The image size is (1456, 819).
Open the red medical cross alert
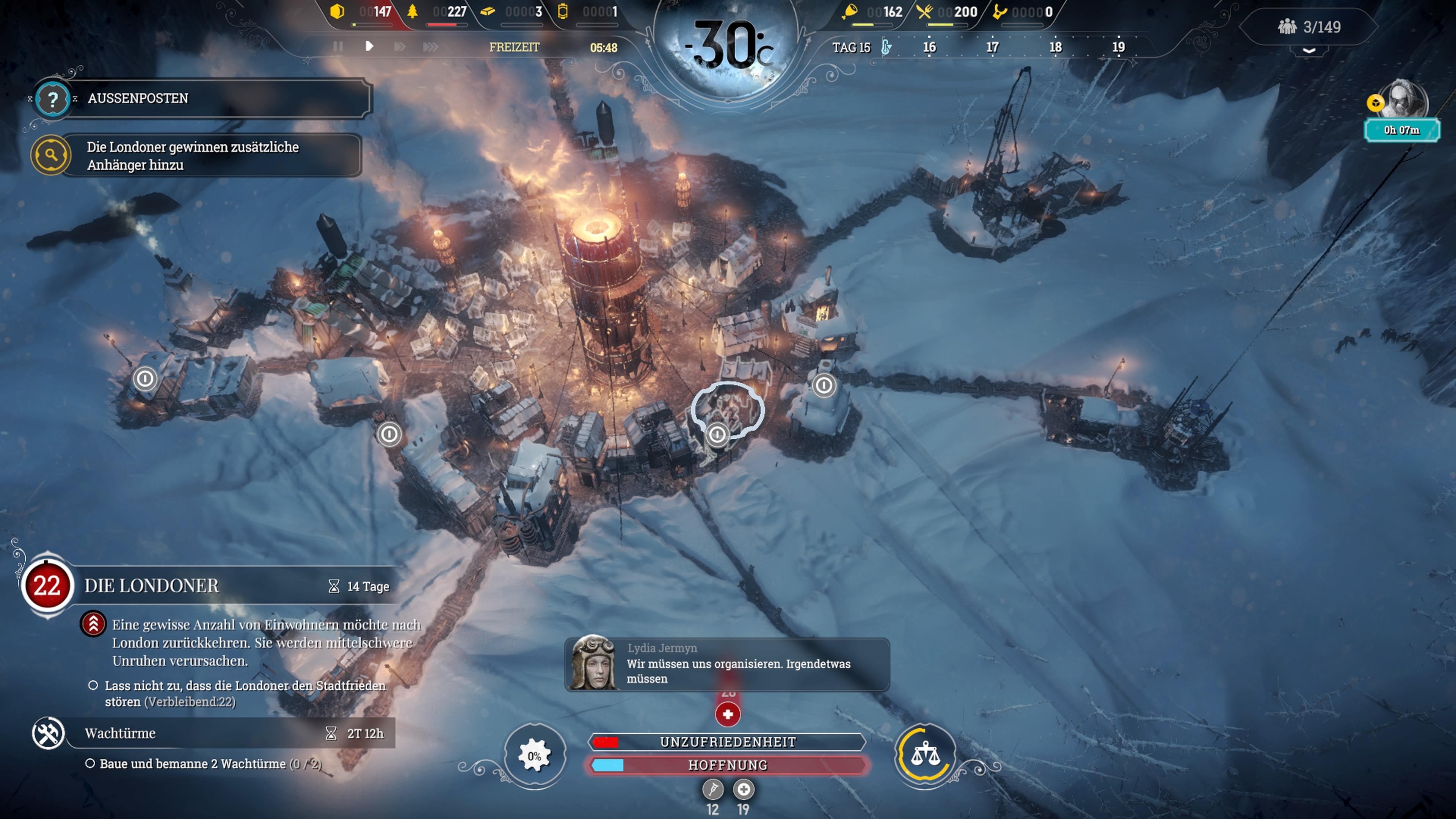click(728, 714)
